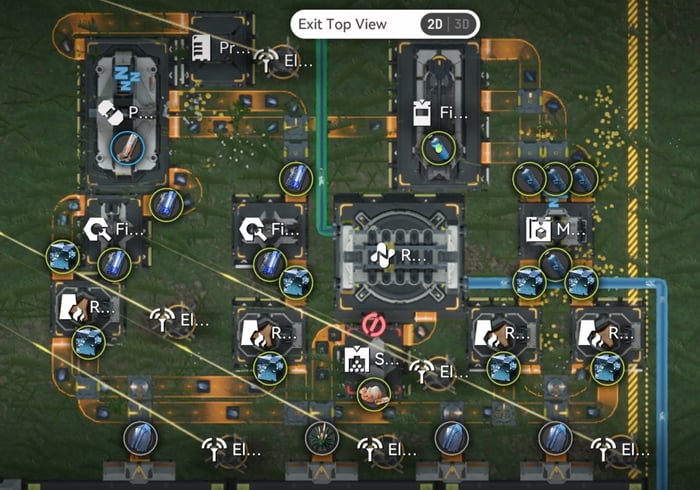
Task: Open the facility labeled "P..." with pill icon
Action: [x=127, y=113]
